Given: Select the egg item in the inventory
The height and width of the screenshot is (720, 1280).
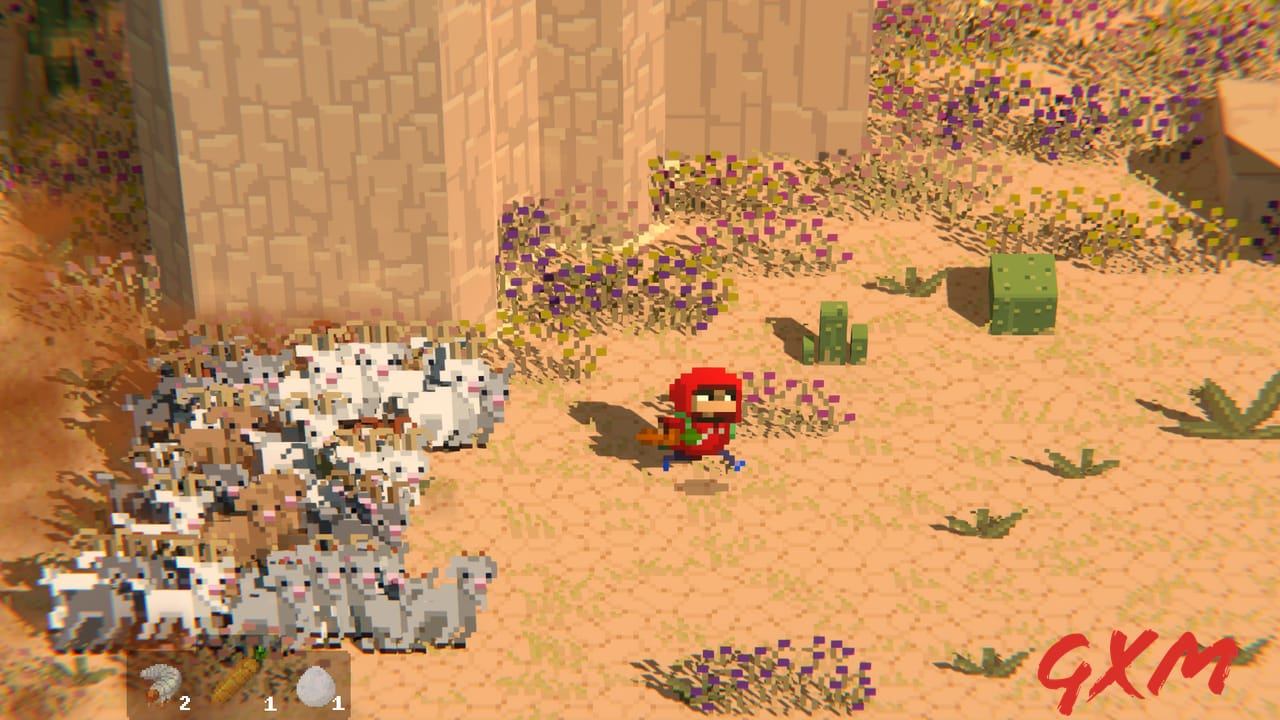Looking at the screenshot, I should tap(317, 685).
